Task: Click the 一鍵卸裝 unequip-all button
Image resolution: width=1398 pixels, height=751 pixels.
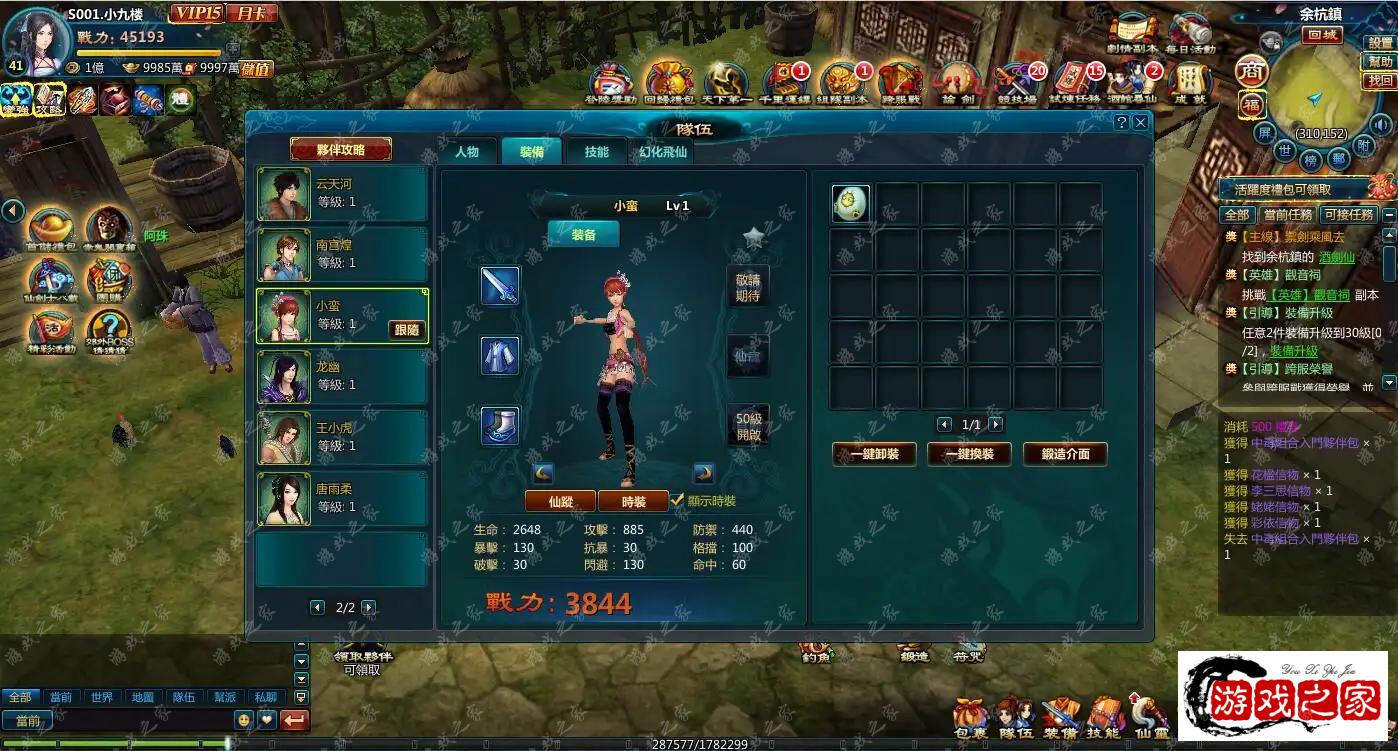Action: tap(874, 454)
